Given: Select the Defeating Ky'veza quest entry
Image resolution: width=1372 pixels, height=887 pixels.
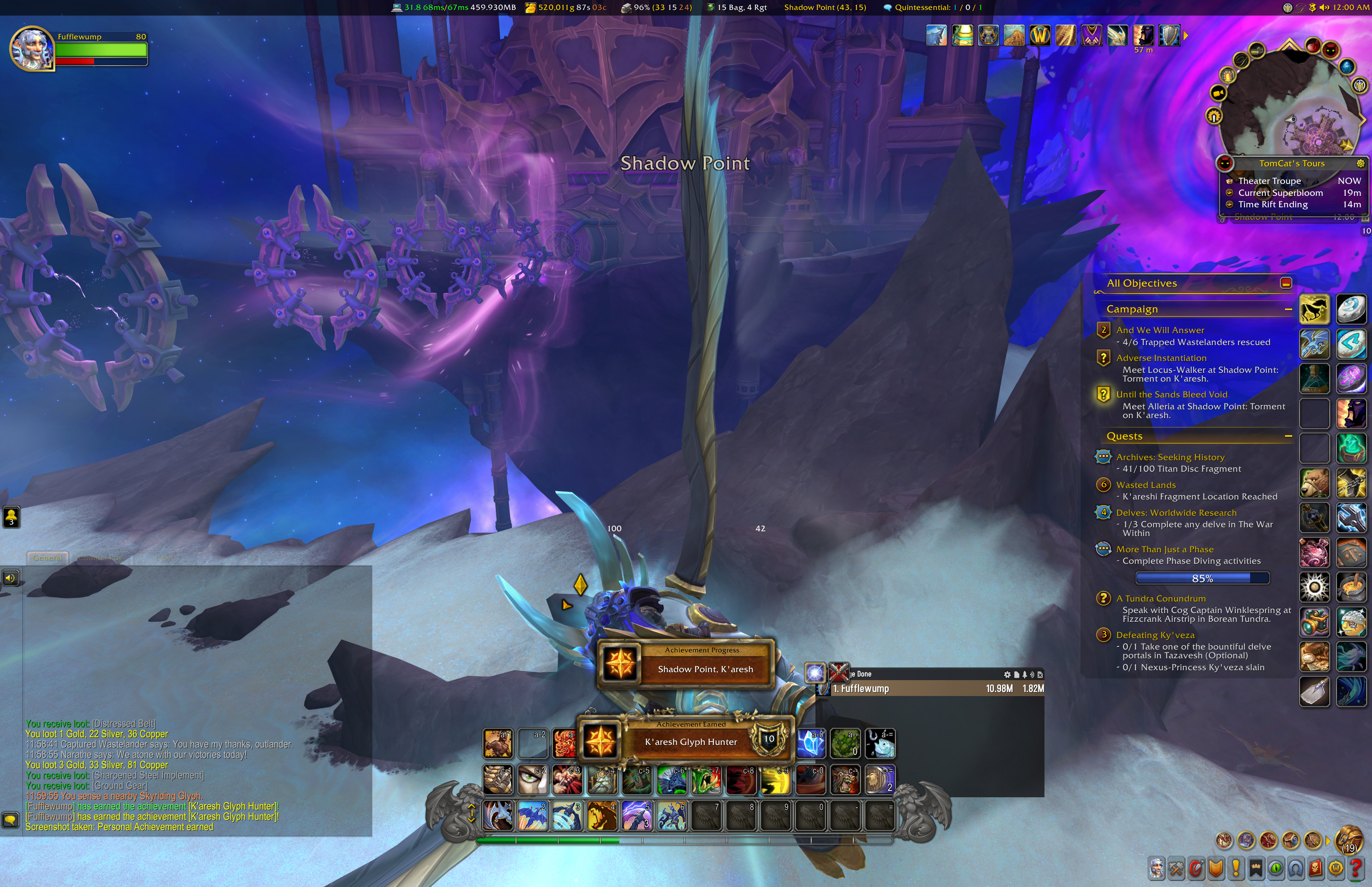Looking at the screenshot, I should coord(1155,635).
